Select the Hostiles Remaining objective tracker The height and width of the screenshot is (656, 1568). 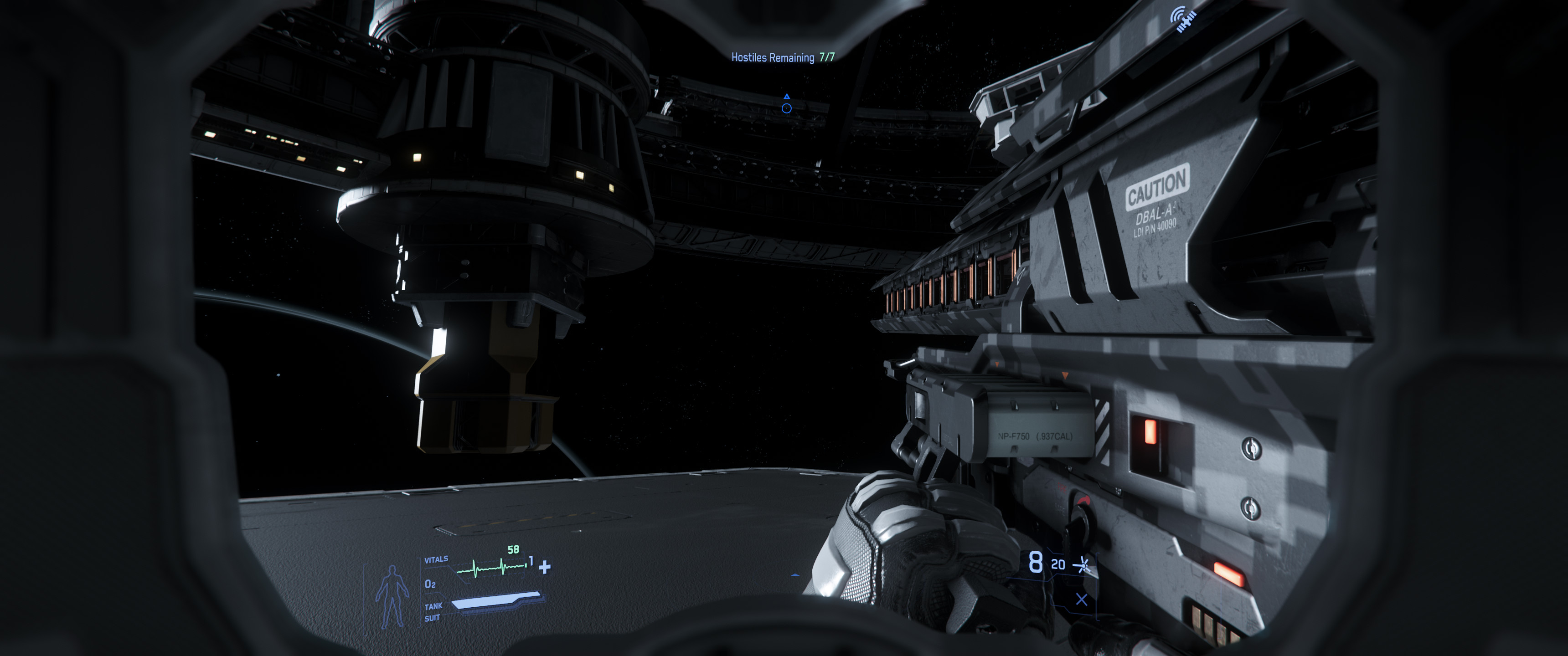tap(782, 57)
